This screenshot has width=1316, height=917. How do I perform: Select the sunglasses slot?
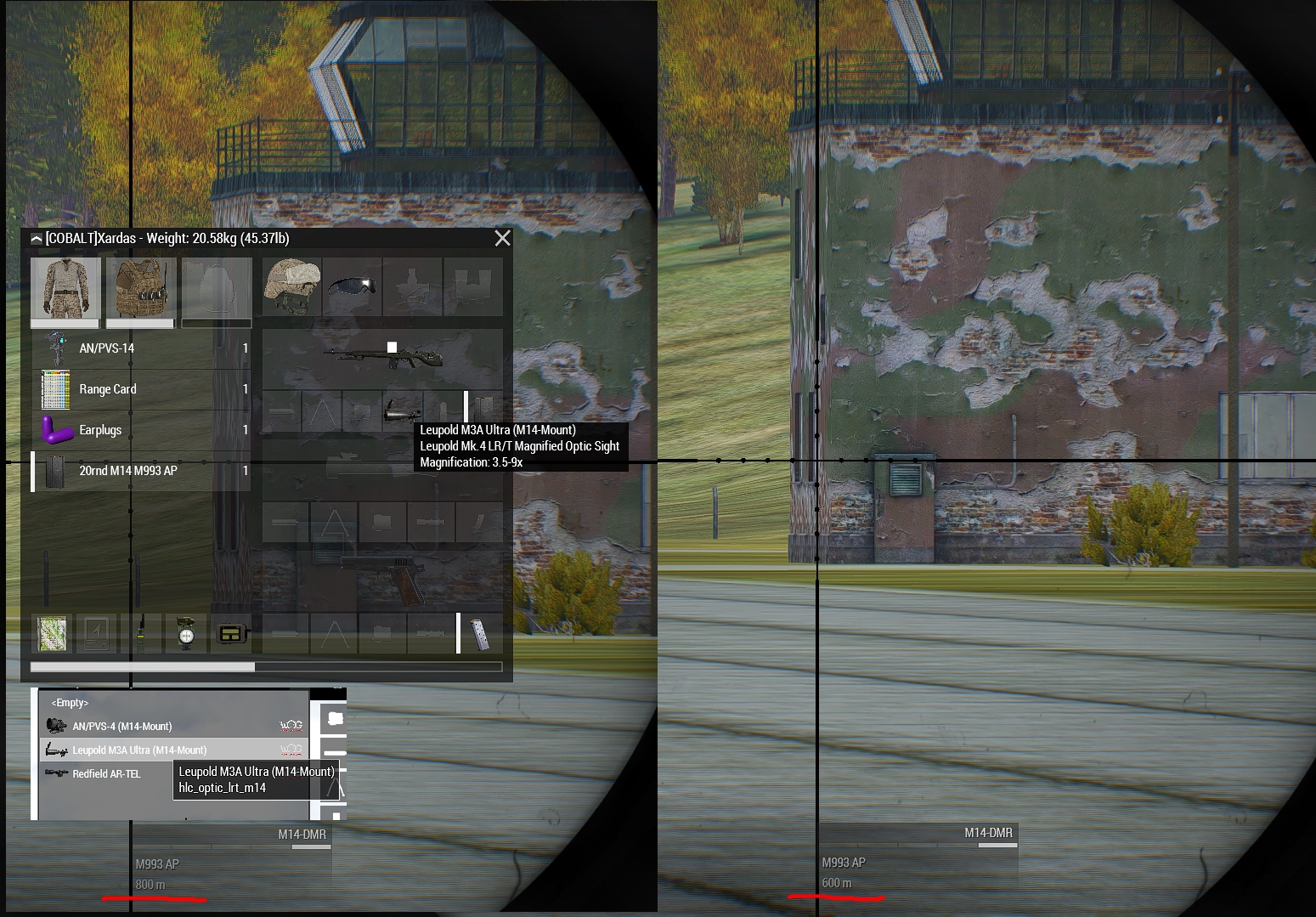[x=352, y=286]
